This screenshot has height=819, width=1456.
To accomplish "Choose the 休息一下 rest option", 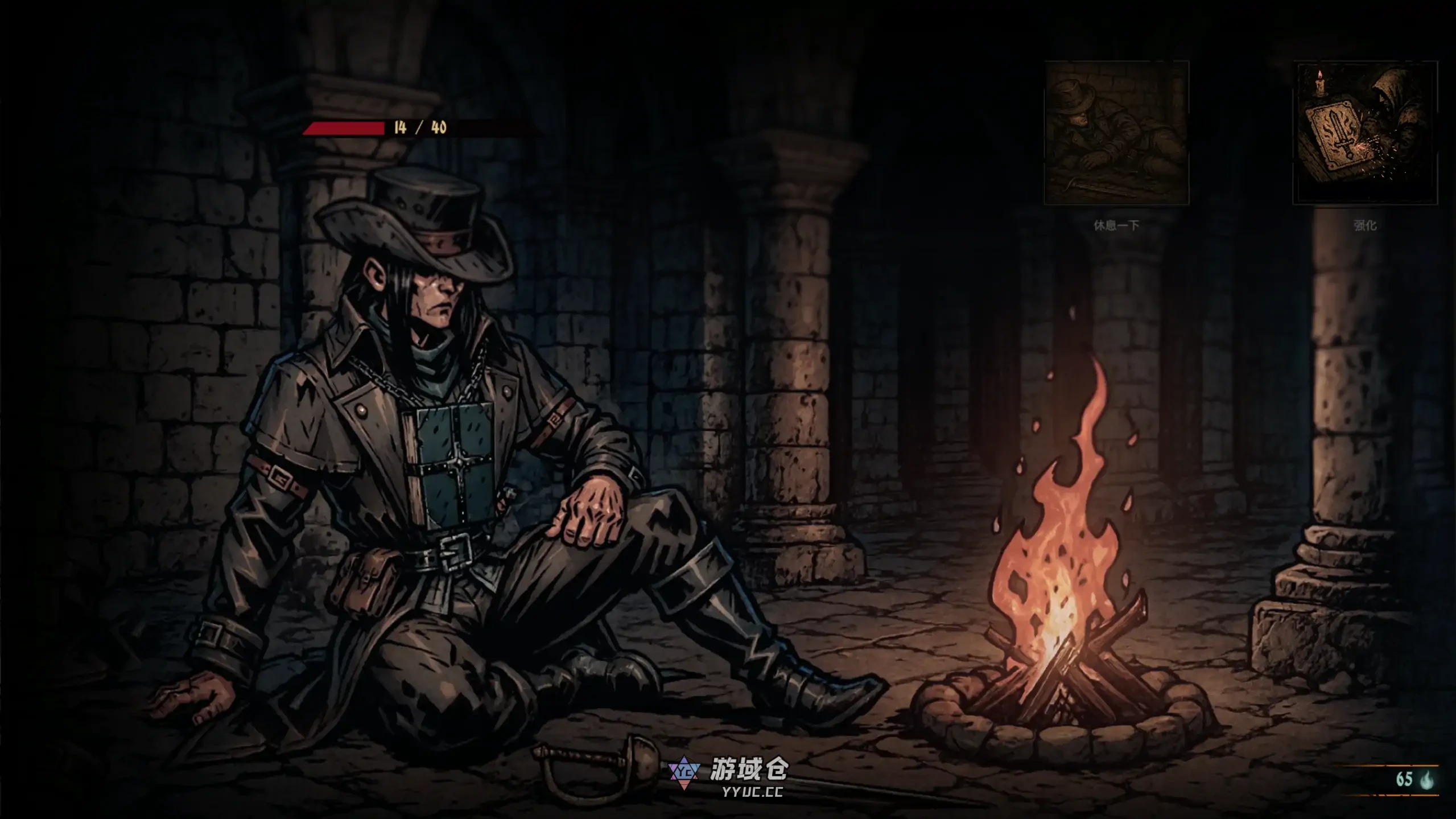I will 1116,133.
